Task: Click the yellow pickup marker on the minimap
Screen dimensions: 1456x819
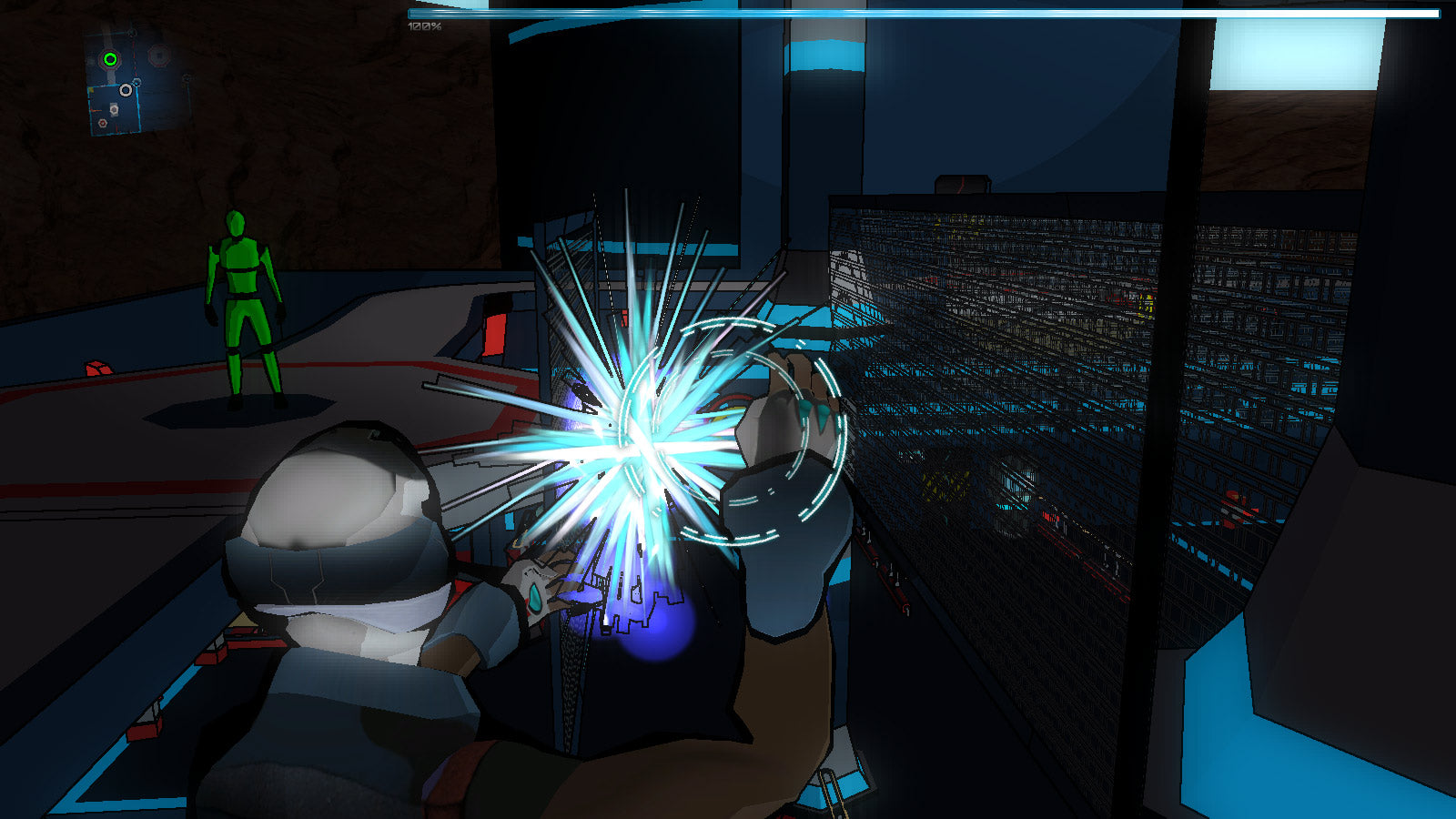Action: point(92,90)
